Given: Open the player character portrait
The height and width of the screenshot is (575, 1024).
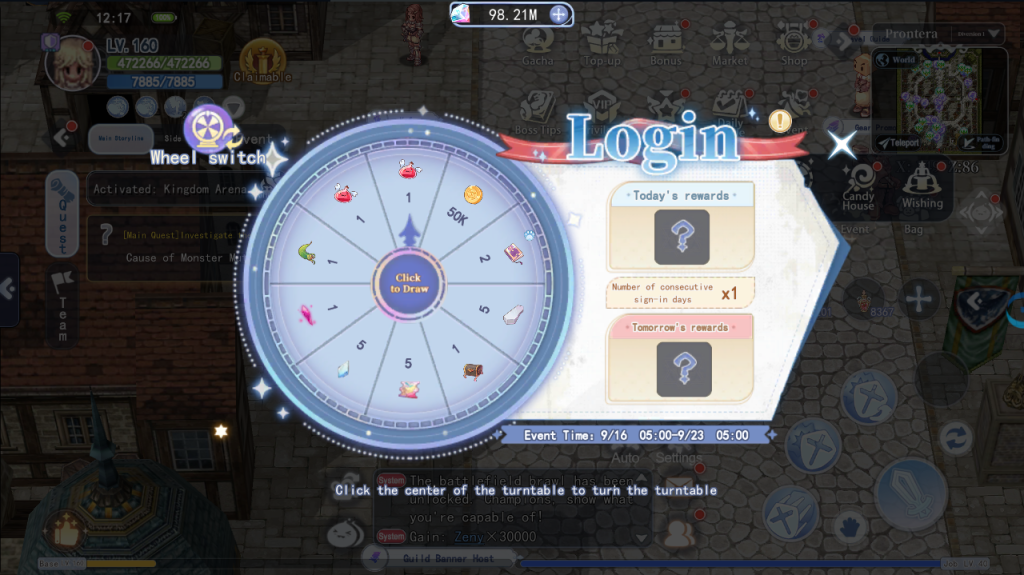Looking at the screenshot, I should coord(73,62).
